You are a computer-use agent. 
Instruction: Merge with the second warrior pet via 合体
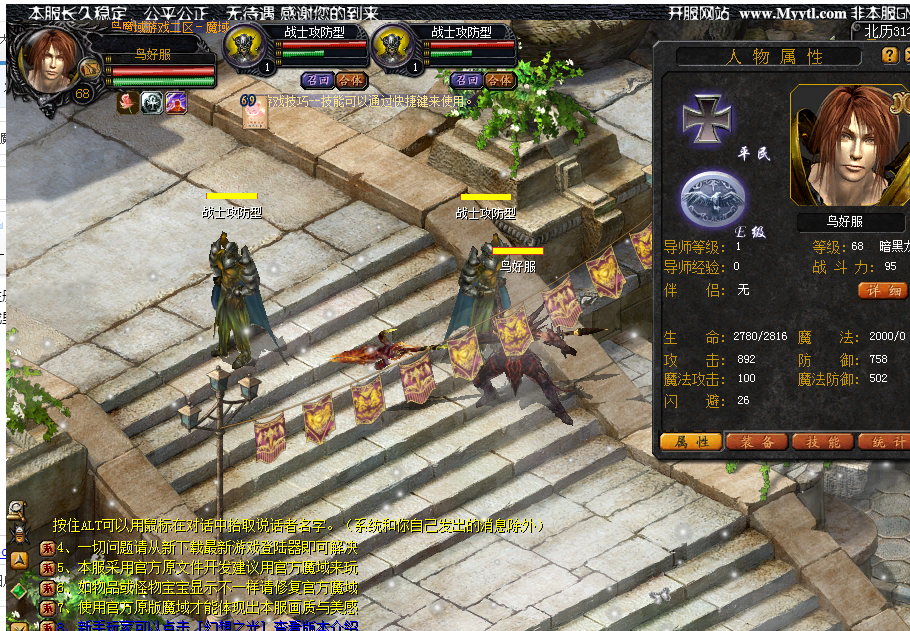click(499, 79)
